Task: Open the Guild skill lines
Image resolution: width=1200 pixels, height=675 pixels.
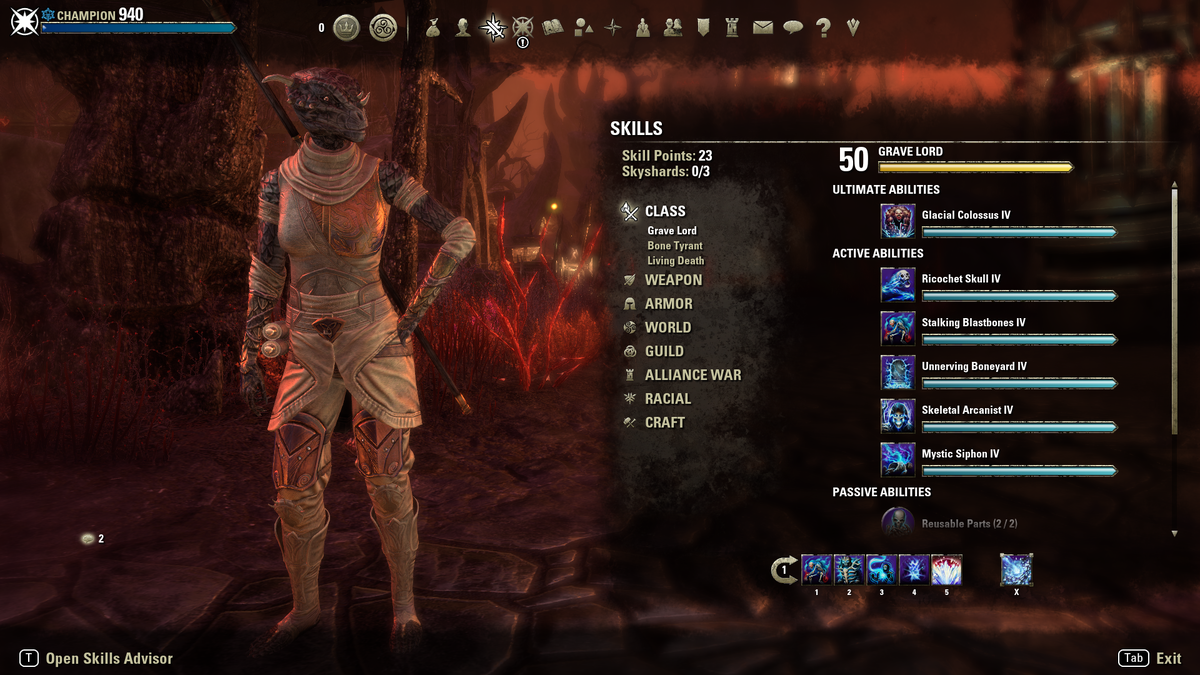Action: pyautogui.click(x=664, y=351)
